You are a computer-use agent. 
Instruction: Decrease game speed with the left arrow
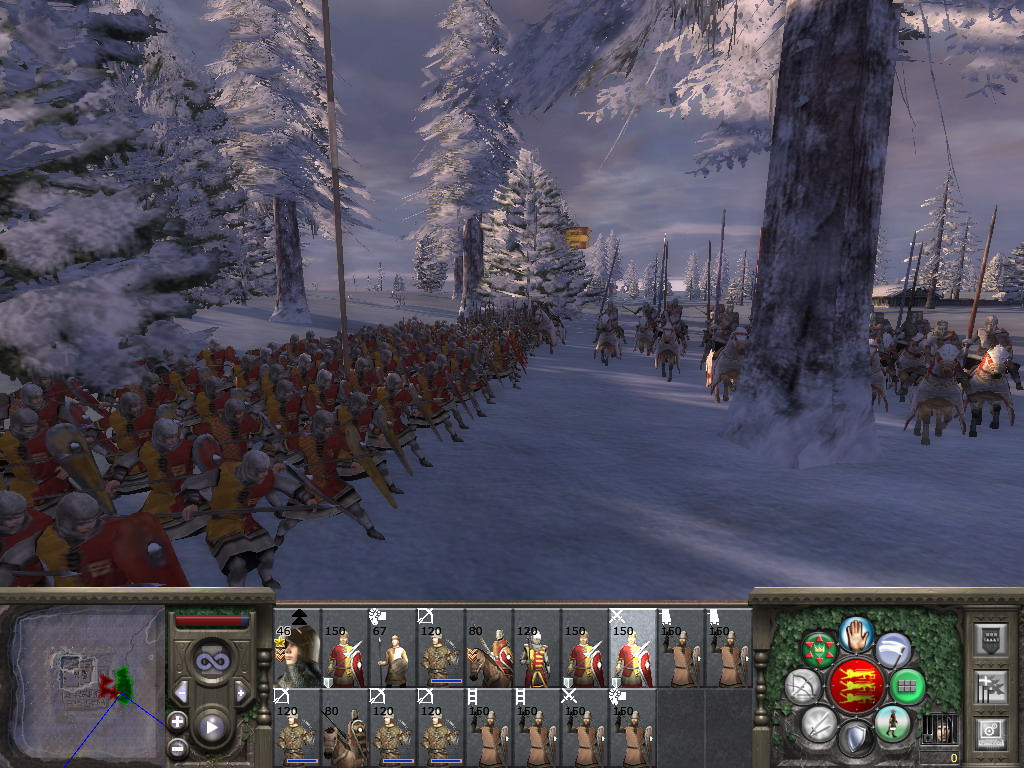point(181,692)
